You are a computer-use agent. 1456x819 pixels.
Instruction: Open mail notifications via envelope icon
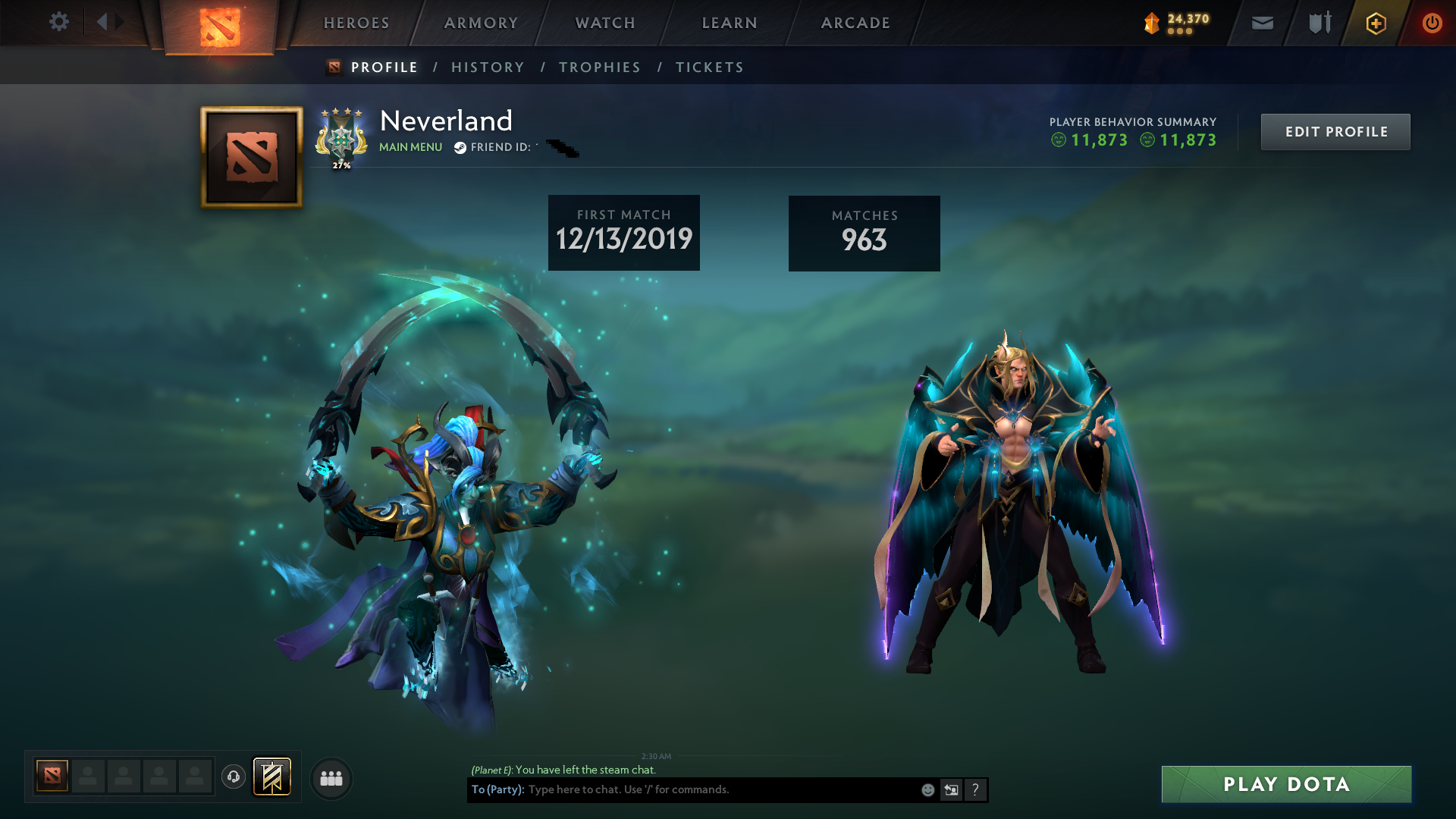pyautogui.click(x=1261, y=23)
